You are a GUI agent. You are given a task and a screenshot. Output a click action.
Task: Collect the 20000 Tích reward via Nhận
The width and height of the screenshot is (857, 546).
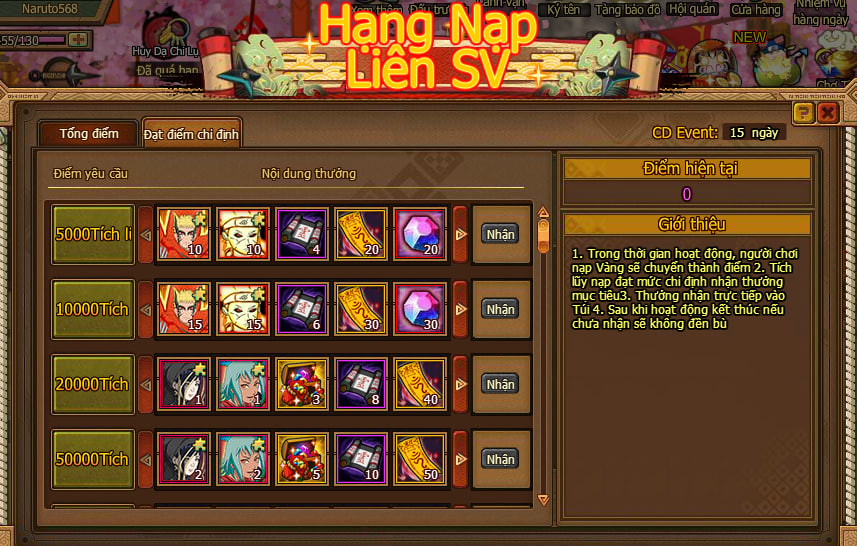(x=500, y=384)
